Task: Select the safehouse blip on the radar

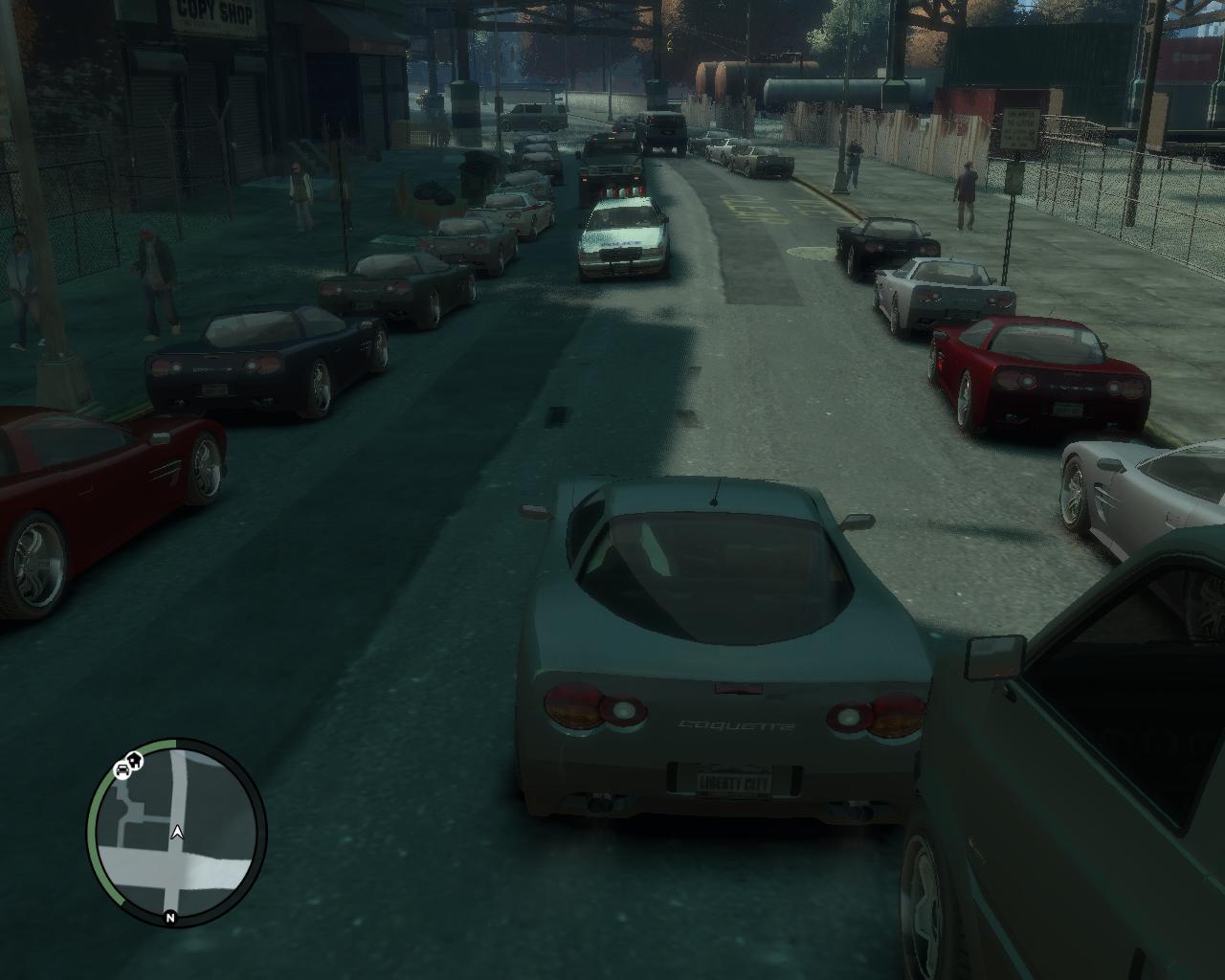Action: click(x=136, y=762)
